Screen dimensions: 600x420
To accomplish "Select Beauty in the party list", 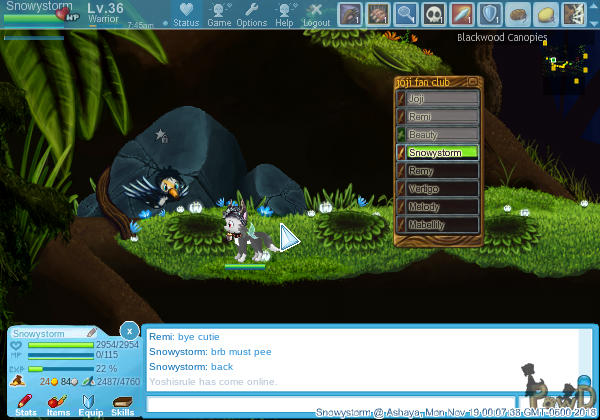I will tap(438, 135).
